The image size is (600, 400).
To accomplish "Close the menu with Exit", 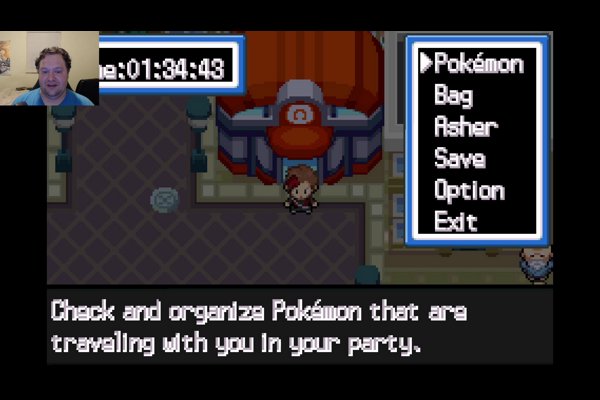I will (455, 221).
